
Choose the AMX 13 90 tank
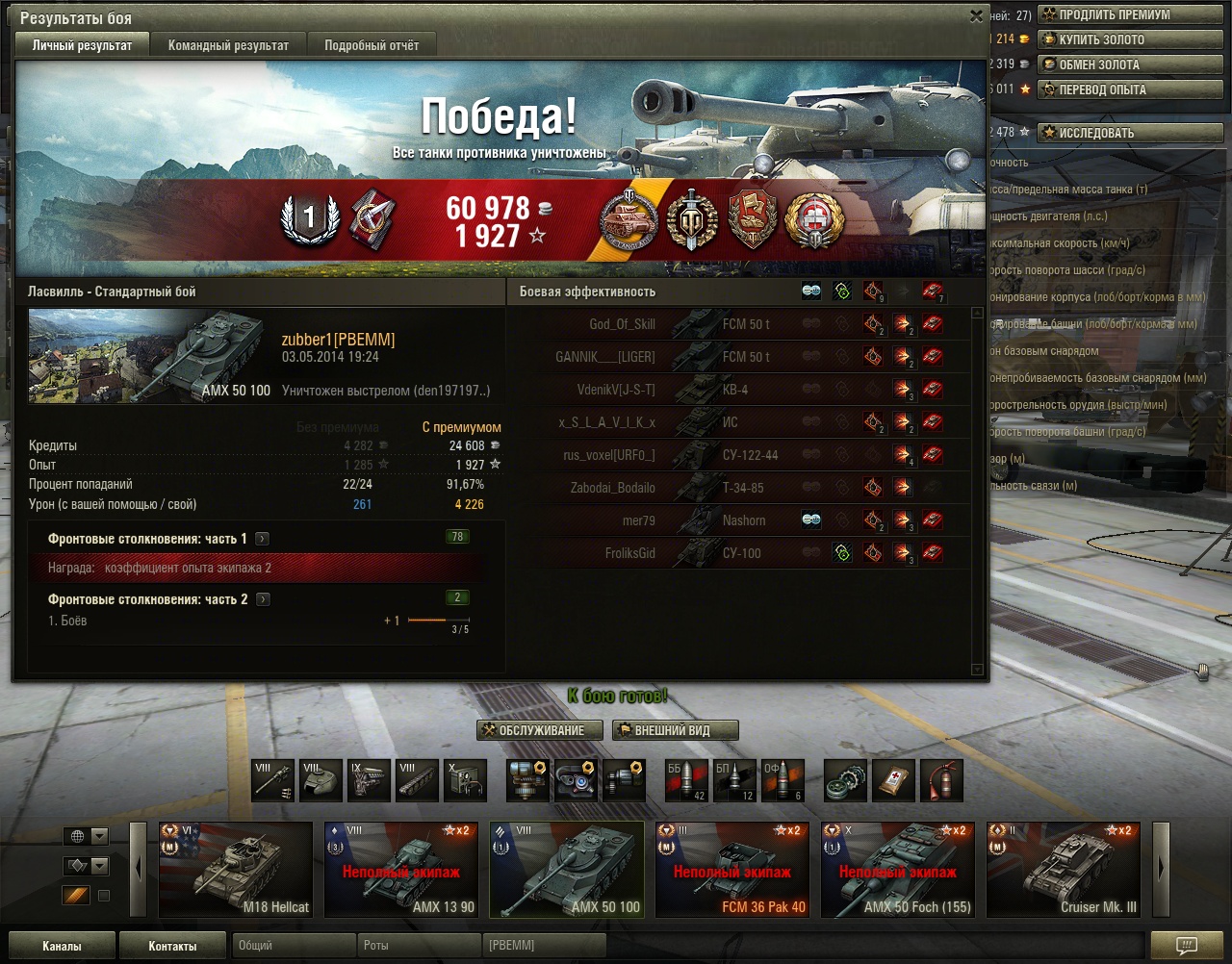401,869
